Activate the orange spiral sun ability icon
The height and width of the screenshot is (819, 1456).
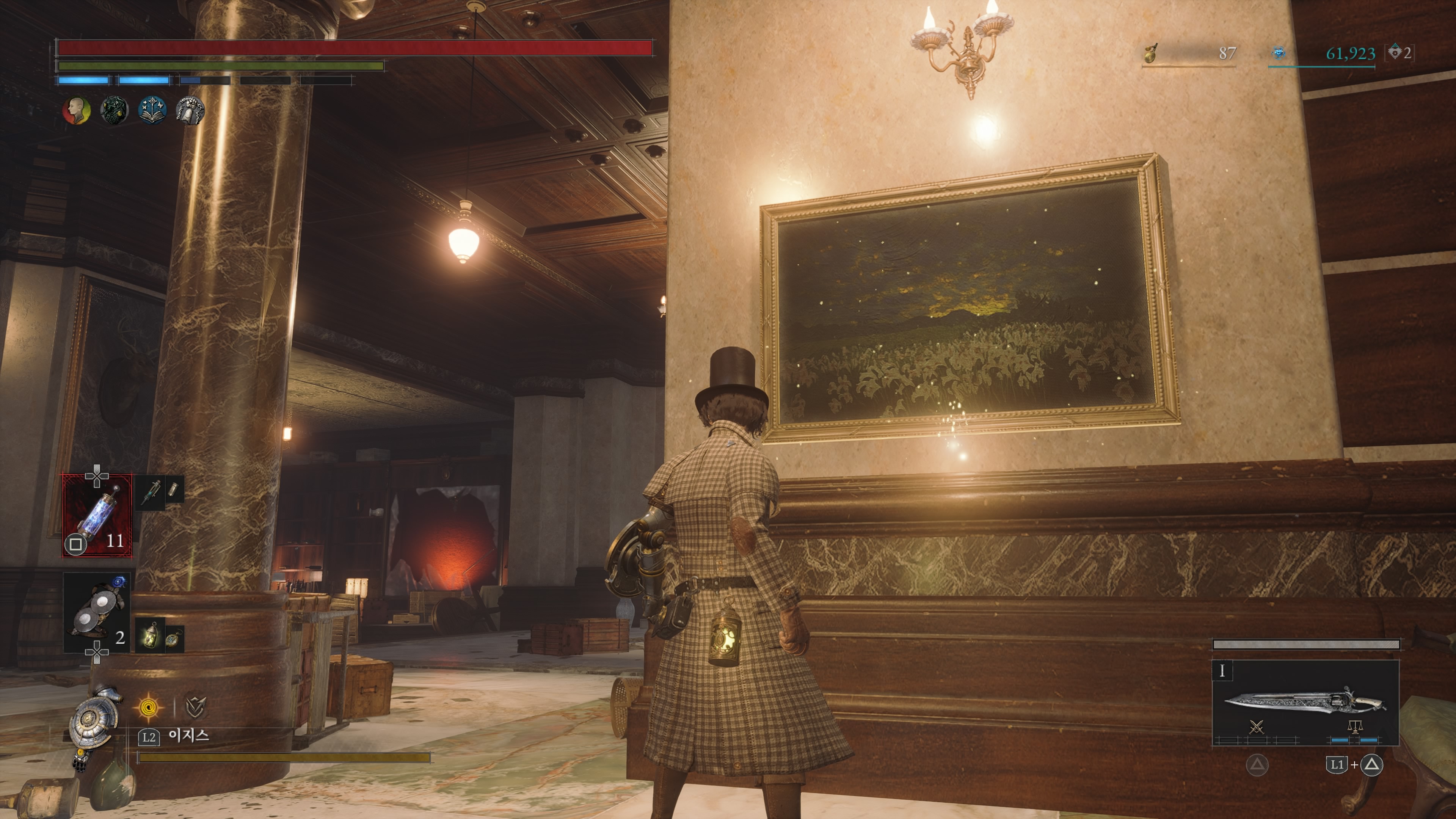[x=149, y=706]
